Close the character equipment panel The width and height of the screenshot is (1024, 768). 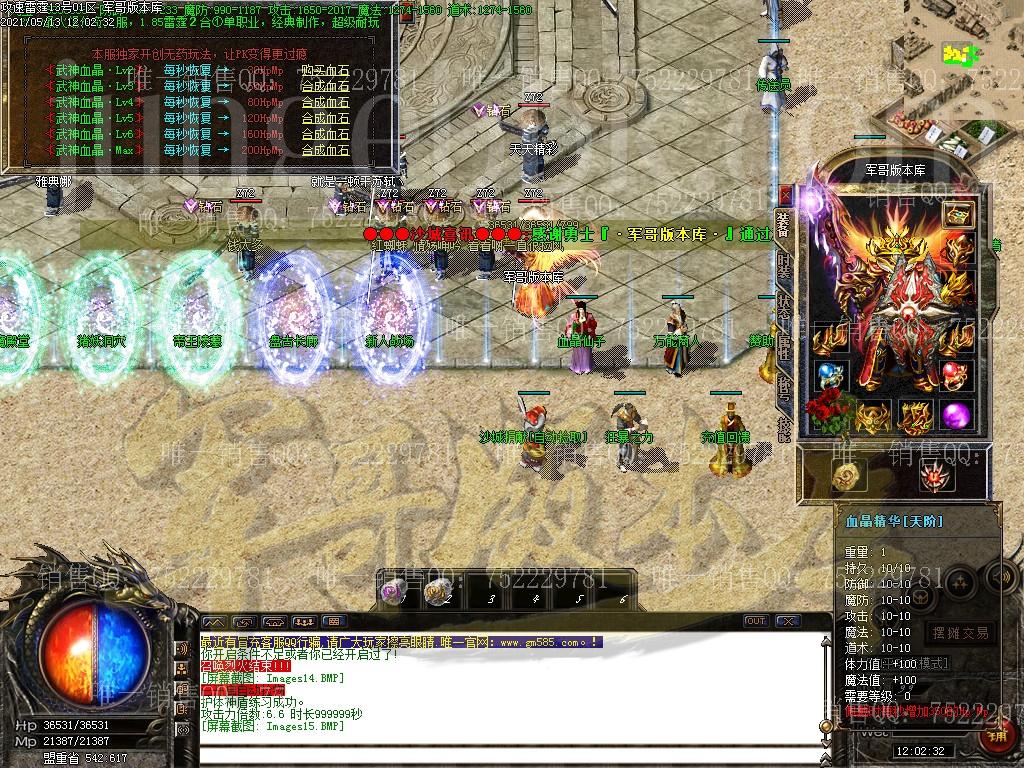coord(786,195)
